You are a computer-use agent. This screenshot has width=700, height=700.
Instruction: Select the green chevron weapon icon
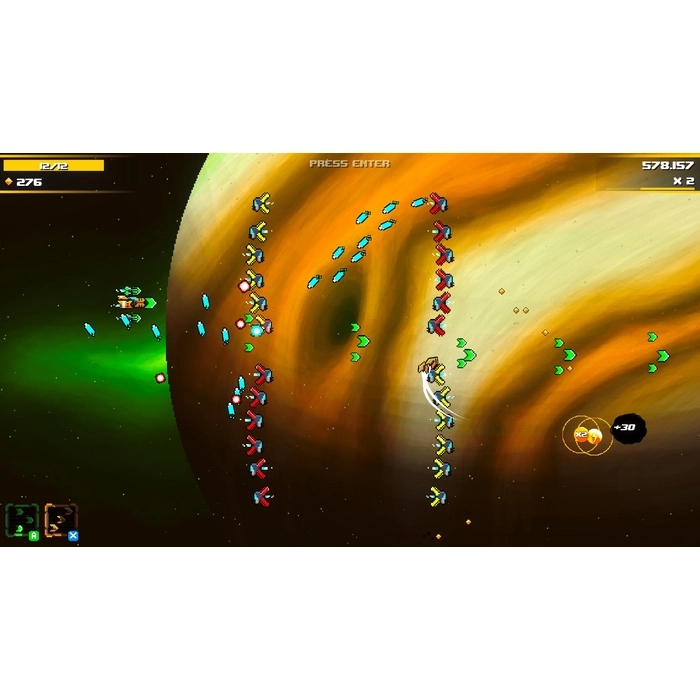(22, 520)
